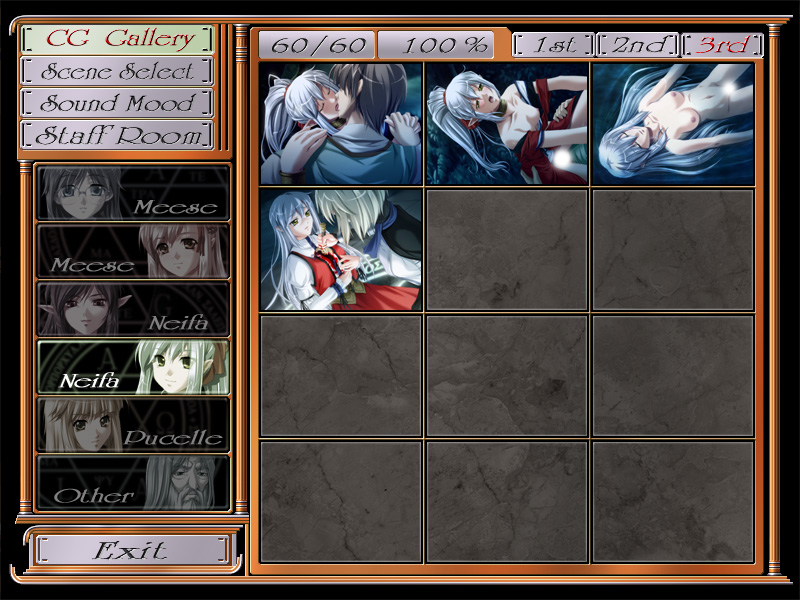The height and width of the screenshot is (600, 800).
Task: Exit the gallery screen
Action: point(131,550)
